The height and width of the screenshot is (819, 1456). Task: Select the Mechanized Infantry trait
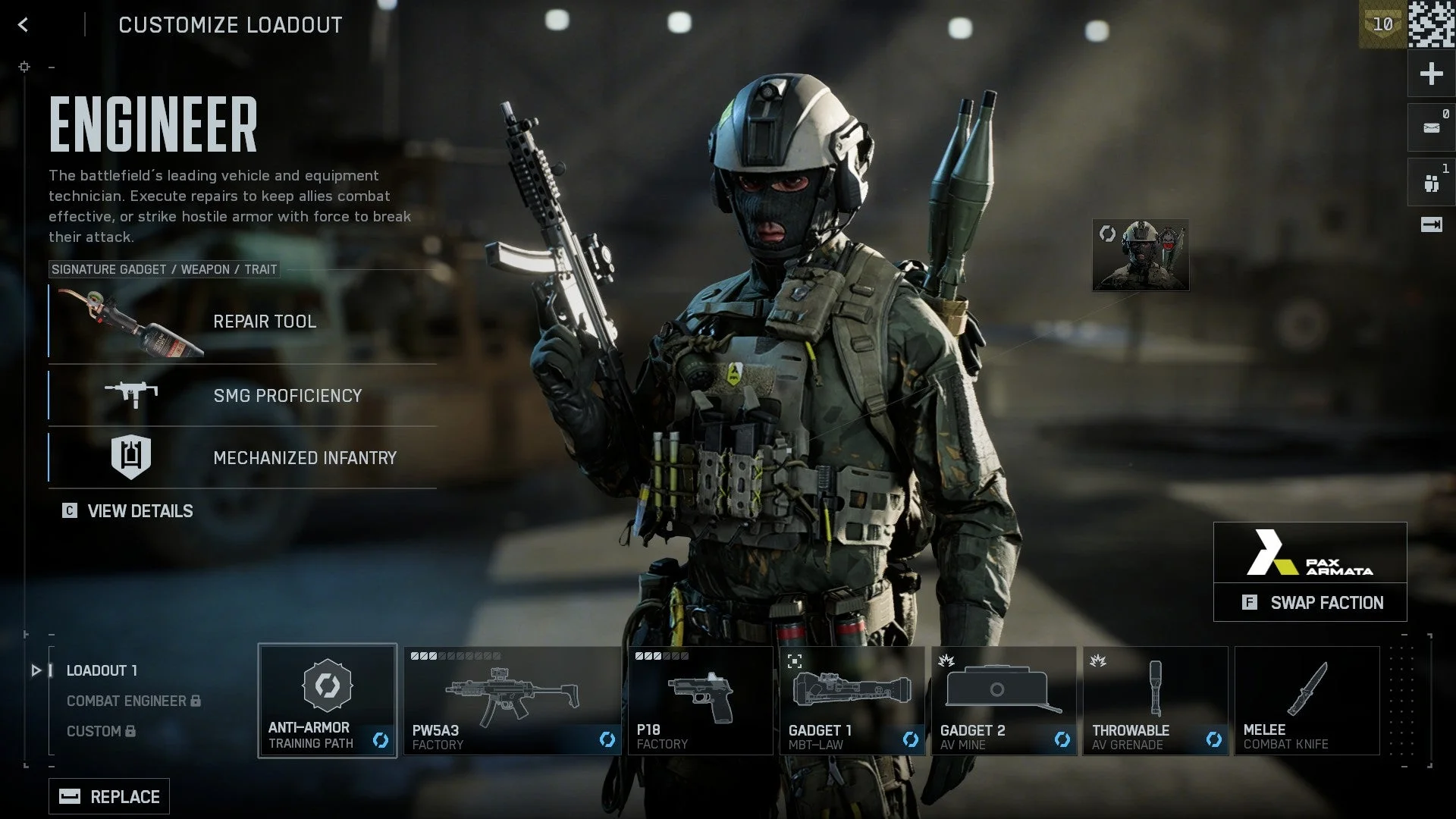tap(243, 457)
